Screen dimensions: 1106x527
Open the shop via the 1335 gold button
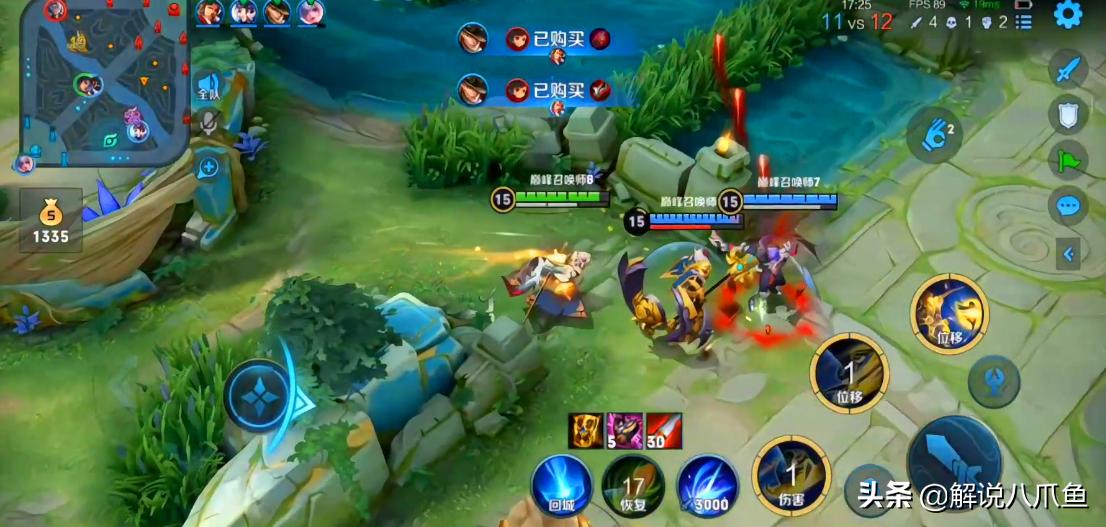tap(50, 221)
